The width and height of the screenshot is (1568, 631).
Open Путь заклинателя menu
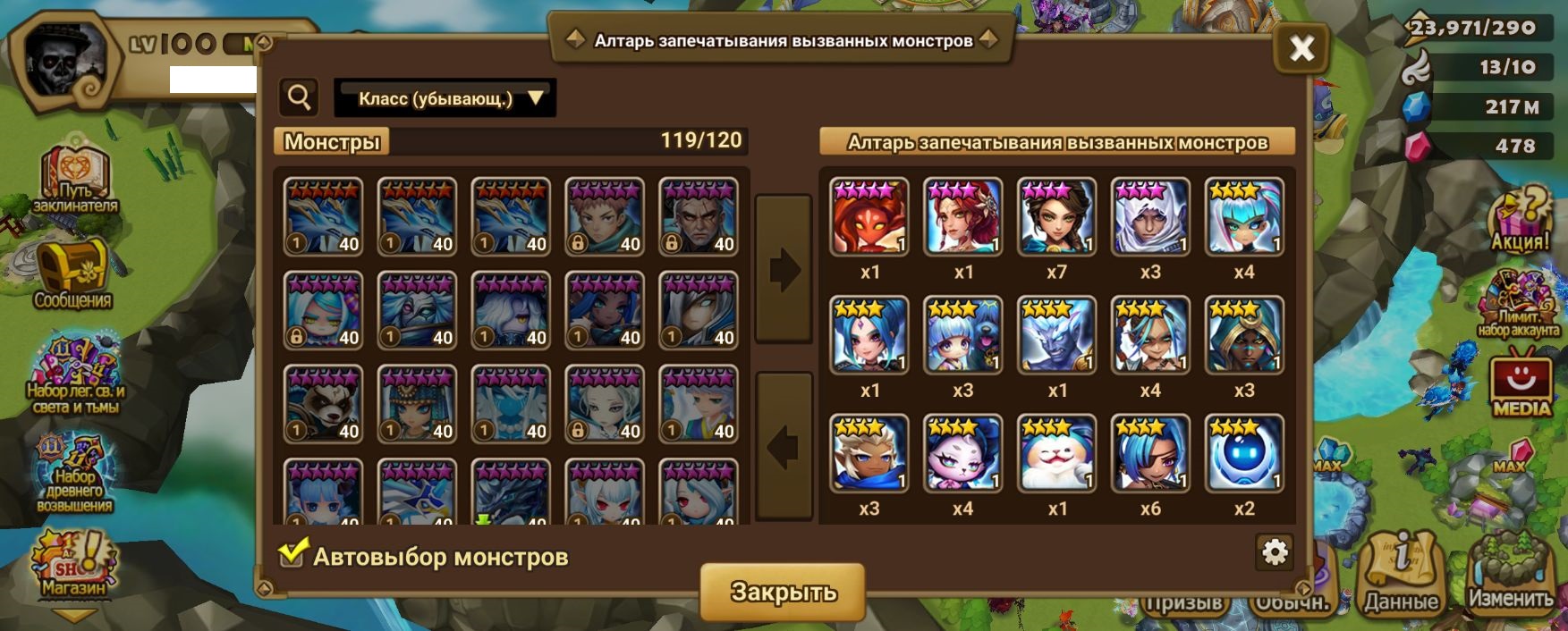75,179
